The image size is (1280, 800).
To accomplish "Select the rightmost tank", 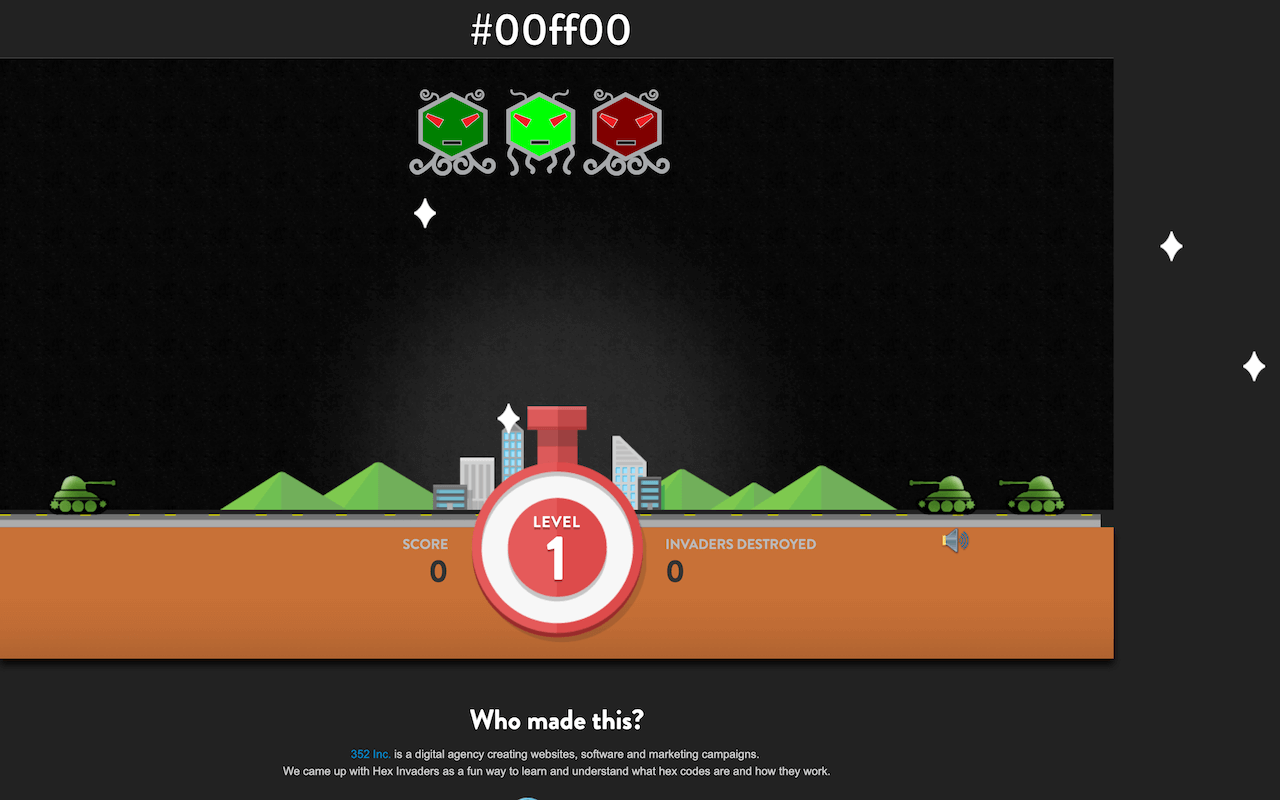I will click(x=1037, y=493).
